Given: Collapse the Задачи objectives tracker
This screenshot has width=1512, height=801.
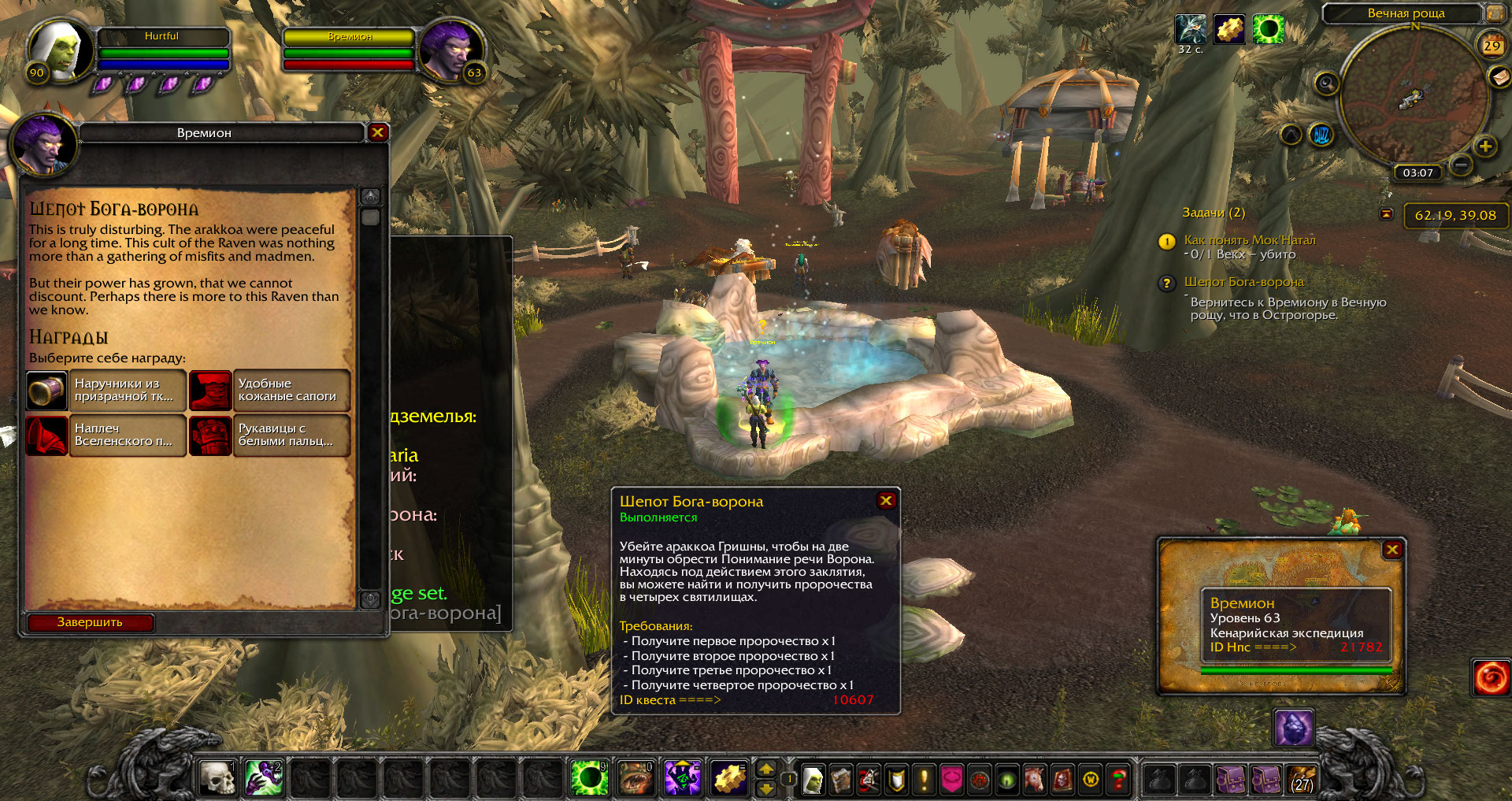Looking at the screenshot, I should (x=1387, y=213).
